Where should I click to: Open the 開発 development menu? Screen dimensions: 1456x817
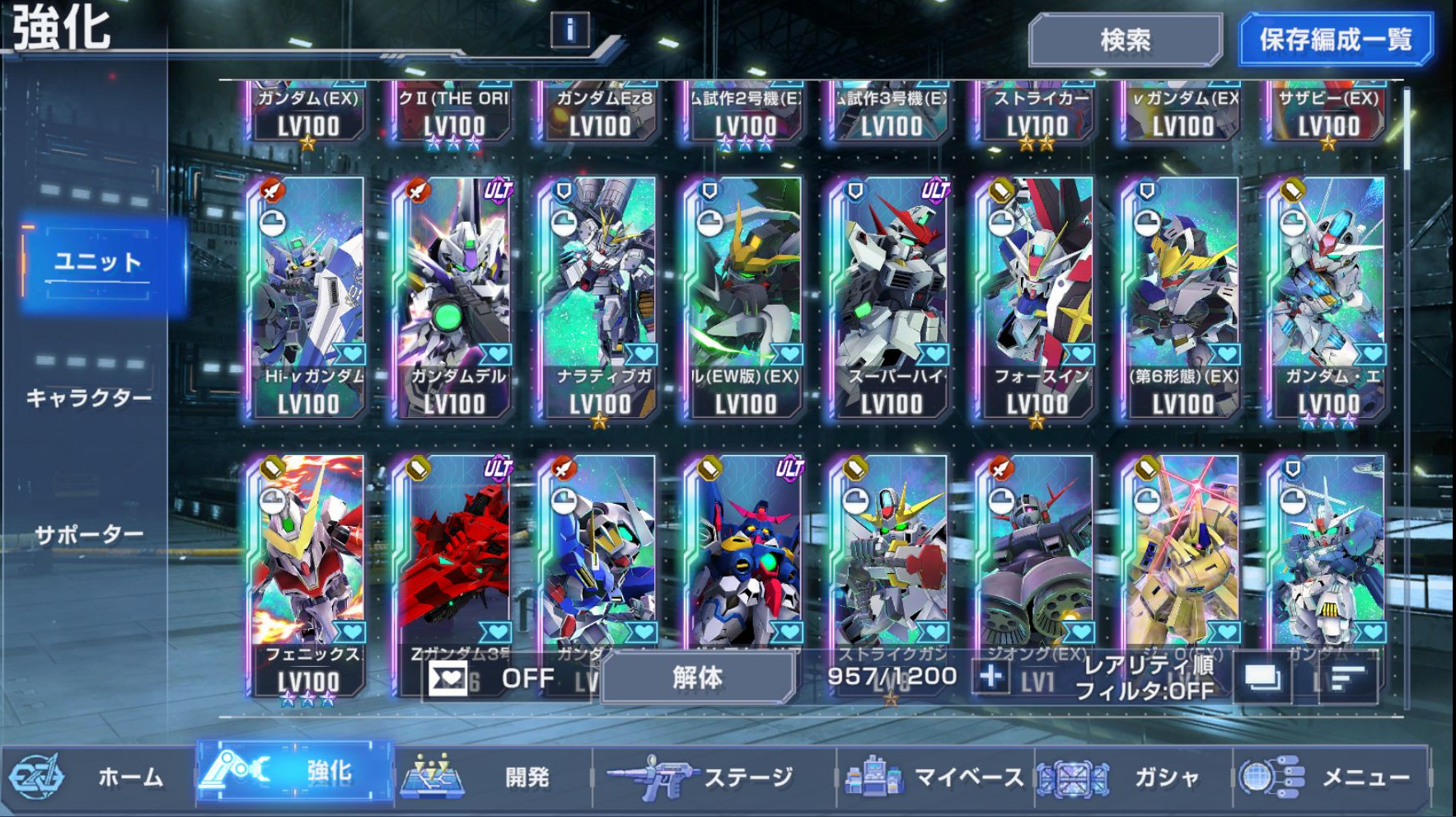(x=493, y=777)
